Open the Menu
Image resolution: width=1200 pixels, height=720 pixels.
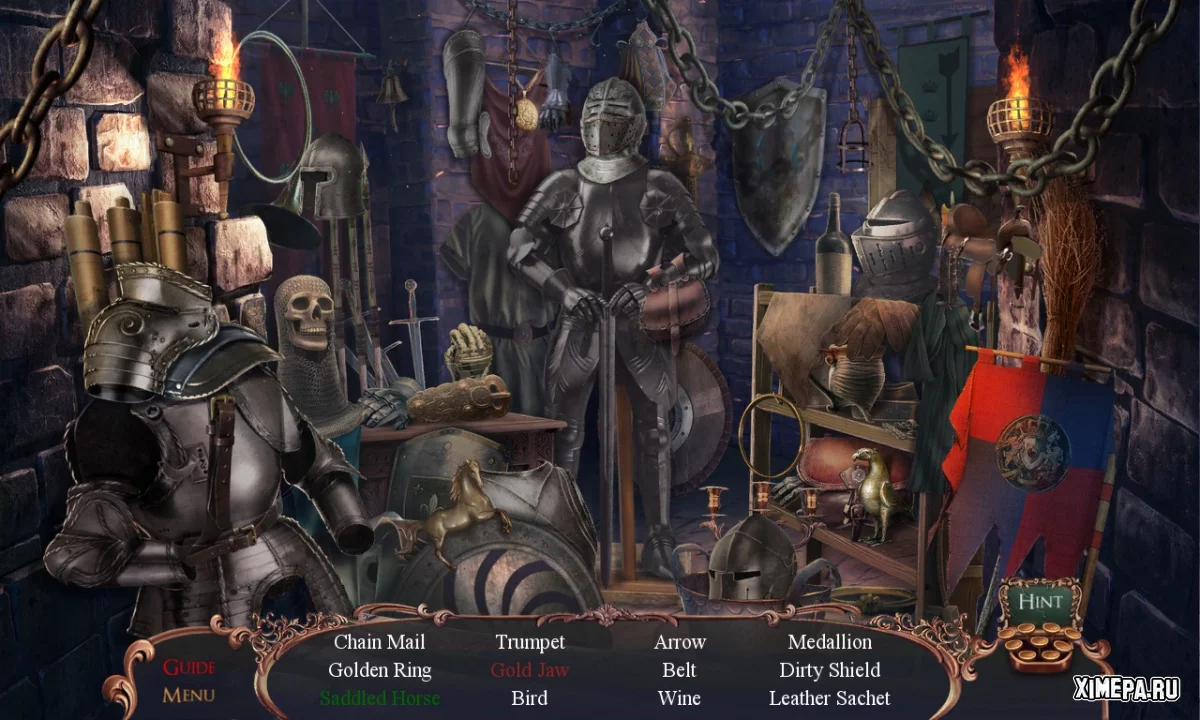pos(189,694)
